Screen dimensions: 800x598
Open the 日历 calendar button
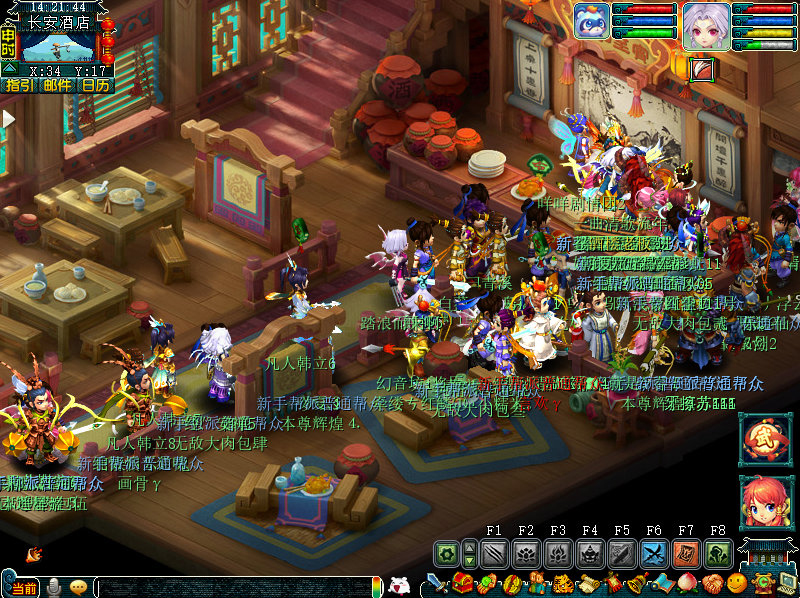[x=95, y=85]
